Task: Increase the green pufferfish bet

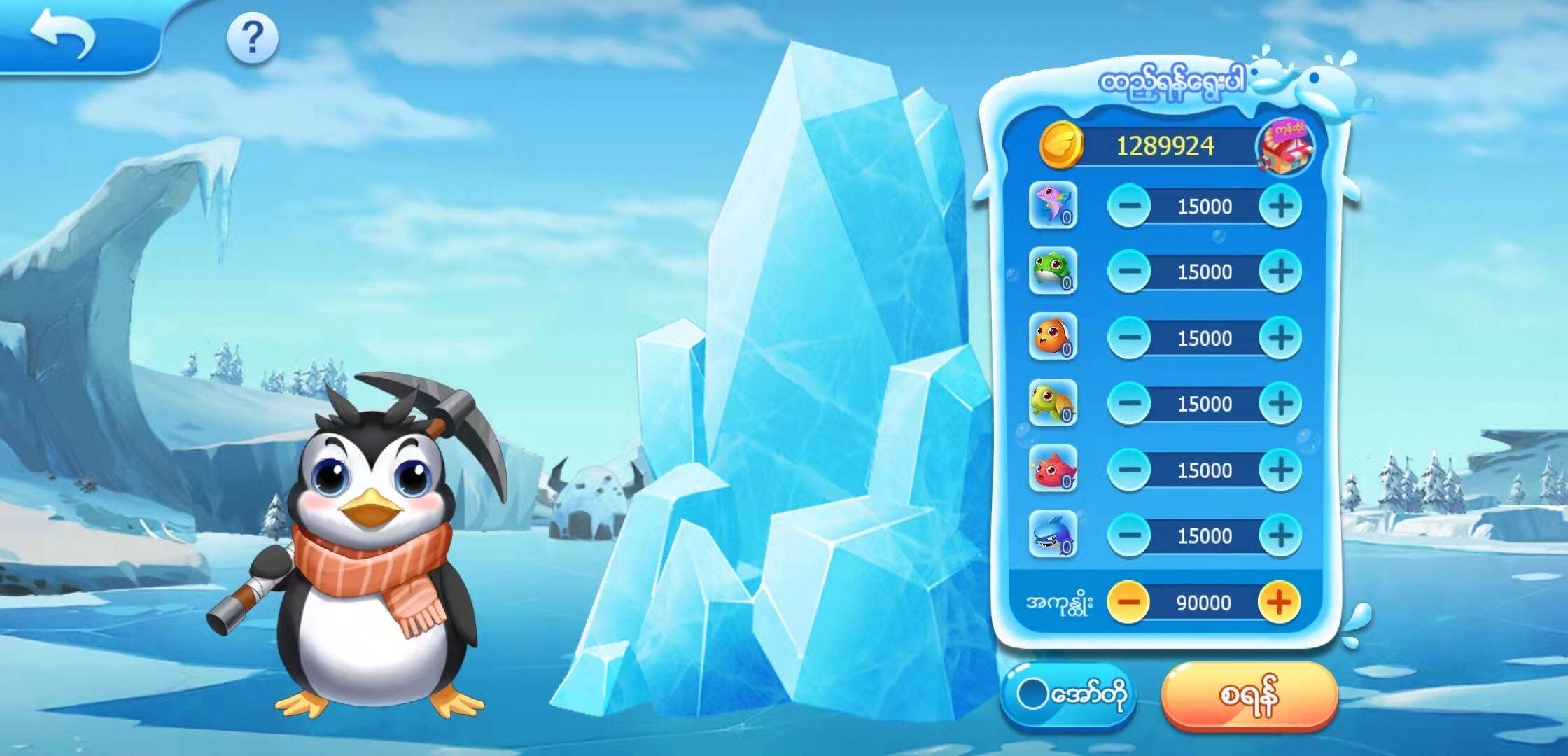Action: point(1280,272)
